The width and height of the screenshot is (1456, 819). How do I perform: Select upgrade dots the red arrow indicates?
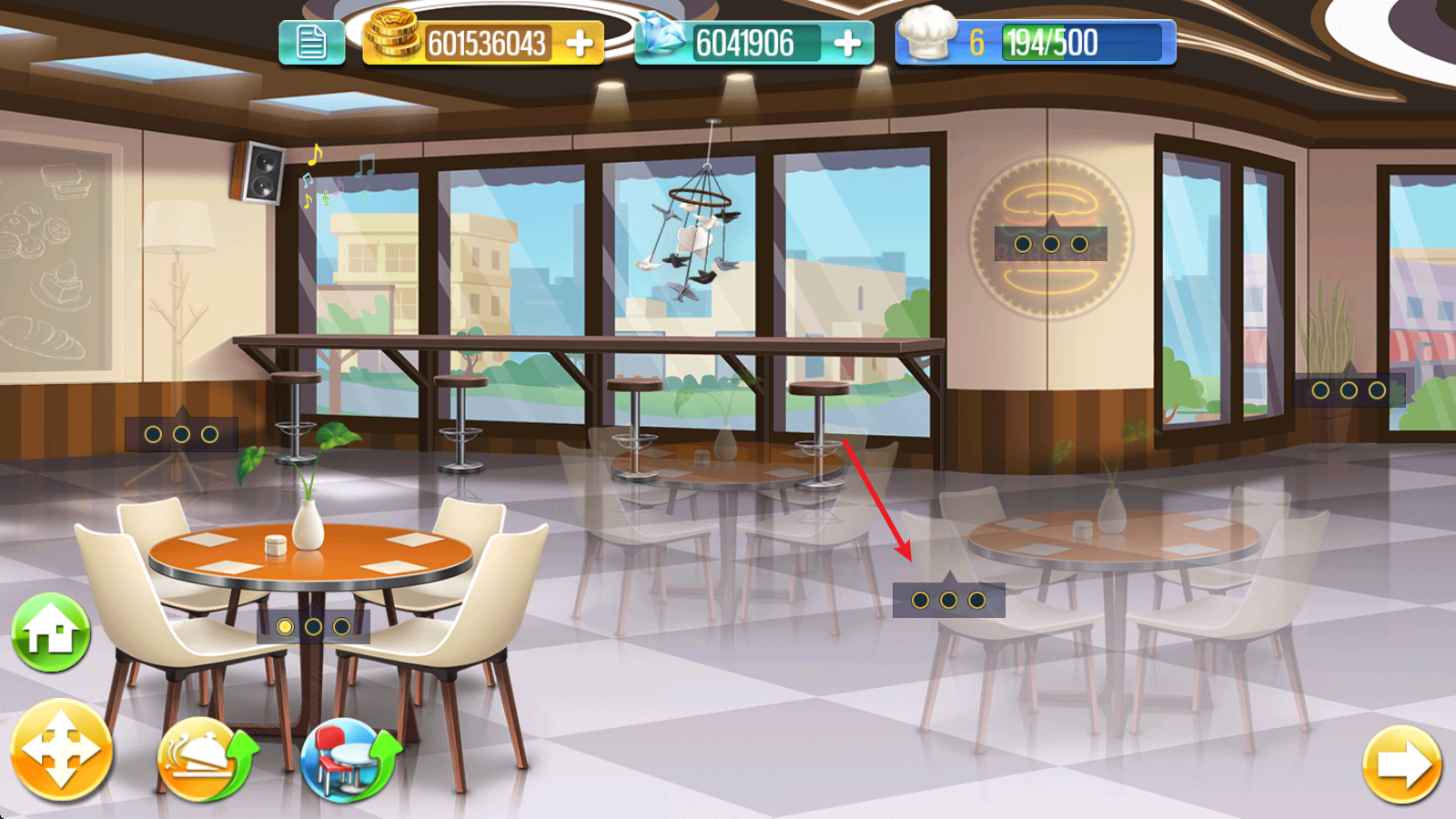(x=948, y=601)
